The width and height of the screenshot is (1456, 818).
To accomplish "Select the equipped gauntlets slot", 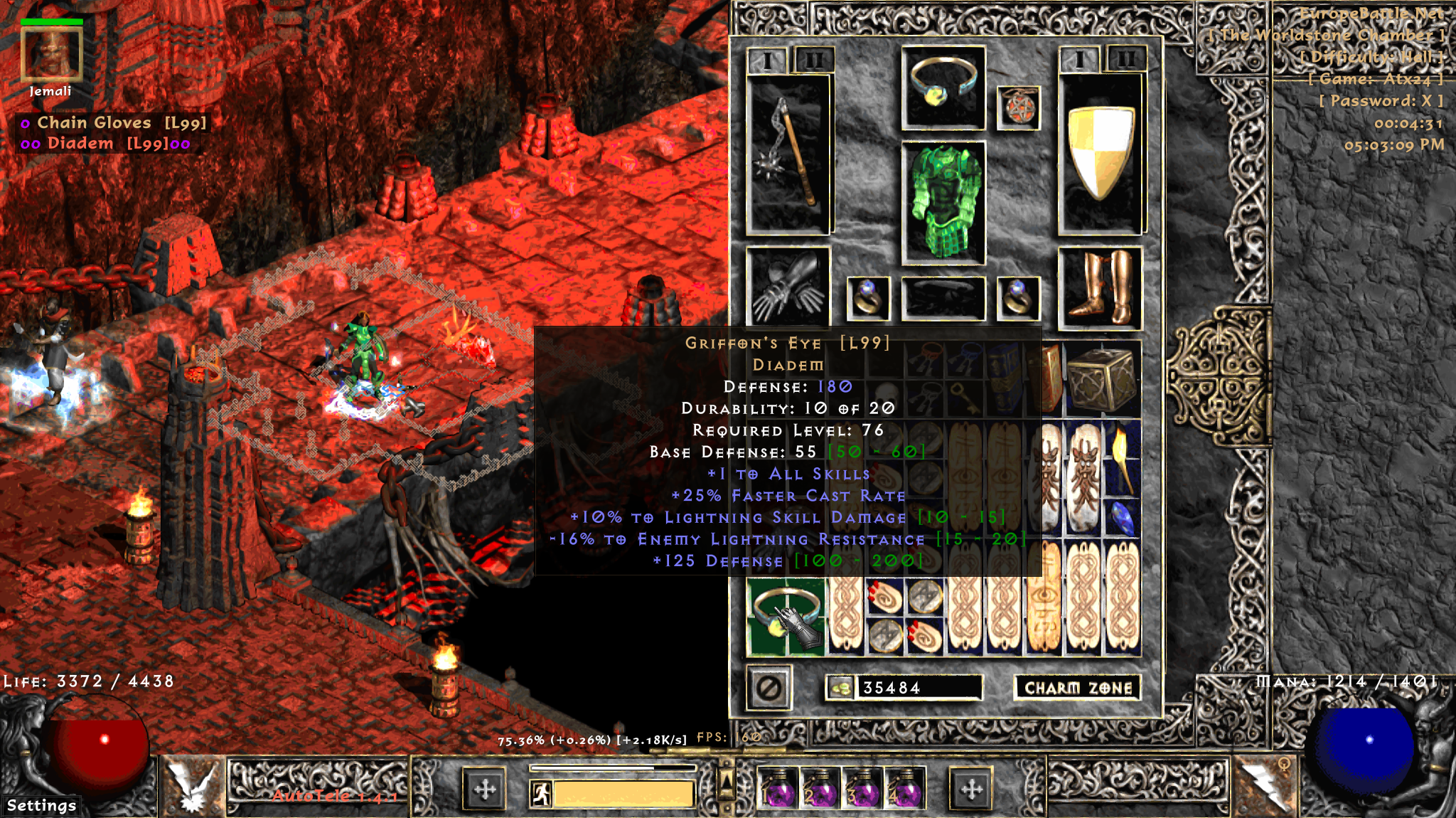I will (x=788, y=287).
